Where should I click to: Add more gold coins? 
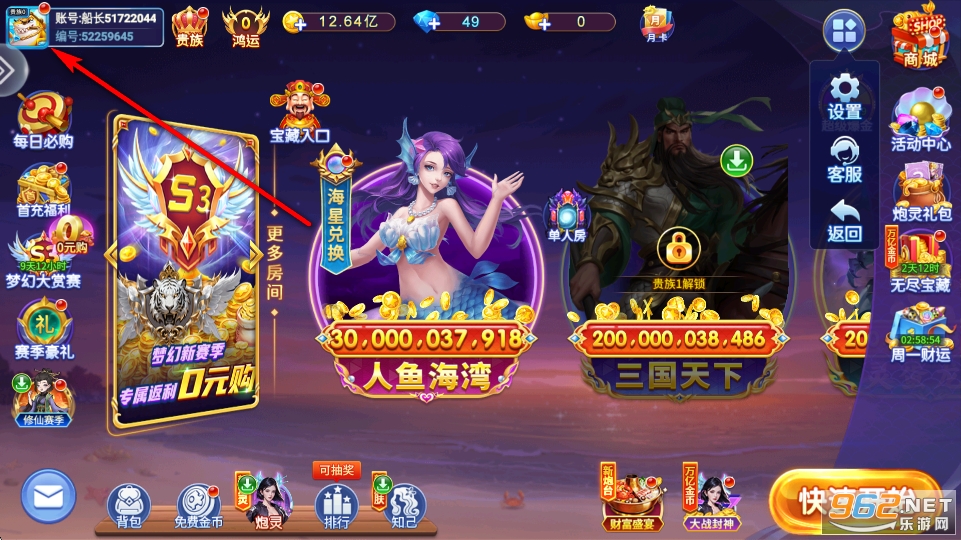[294, 22]
